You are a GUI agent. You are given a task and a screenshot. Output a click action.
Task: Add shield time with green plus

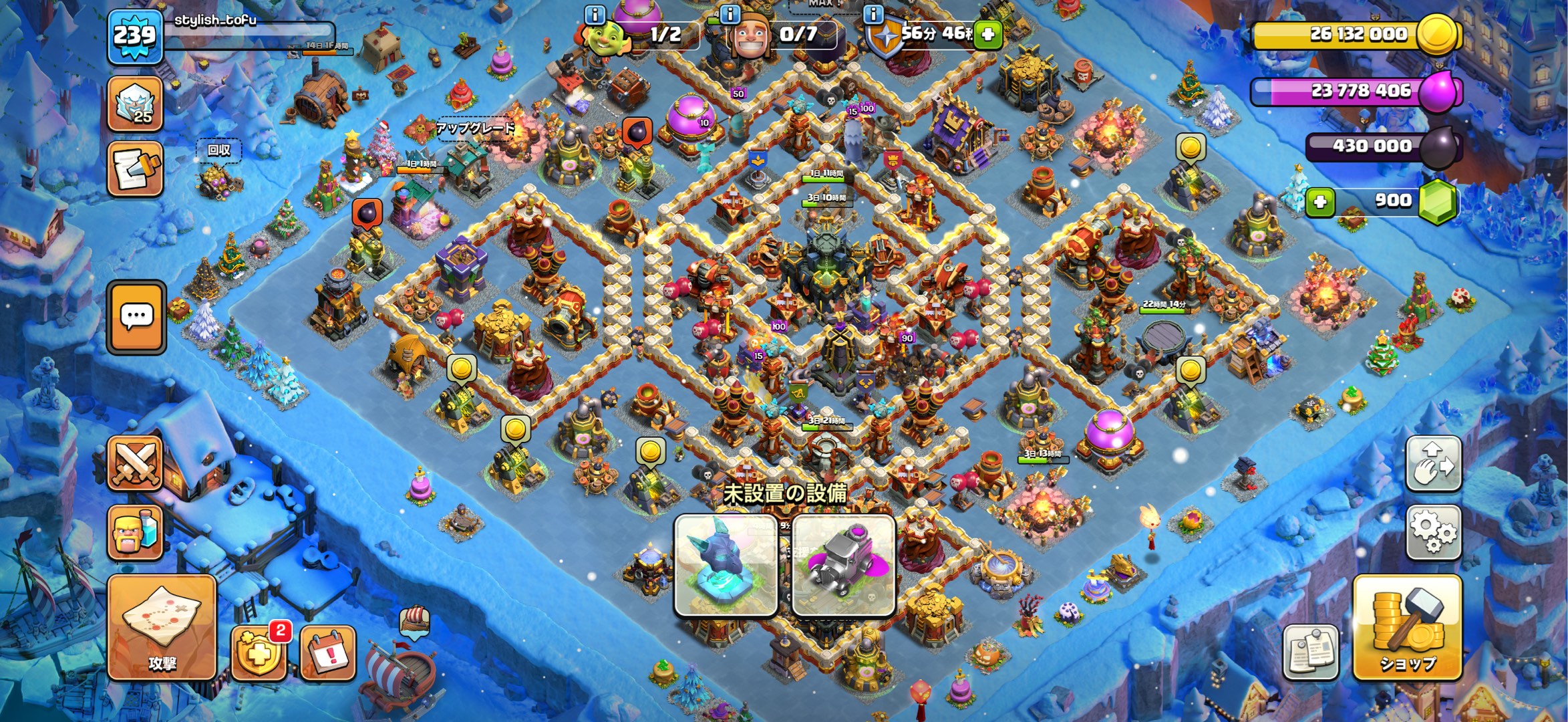pos(987,34)
